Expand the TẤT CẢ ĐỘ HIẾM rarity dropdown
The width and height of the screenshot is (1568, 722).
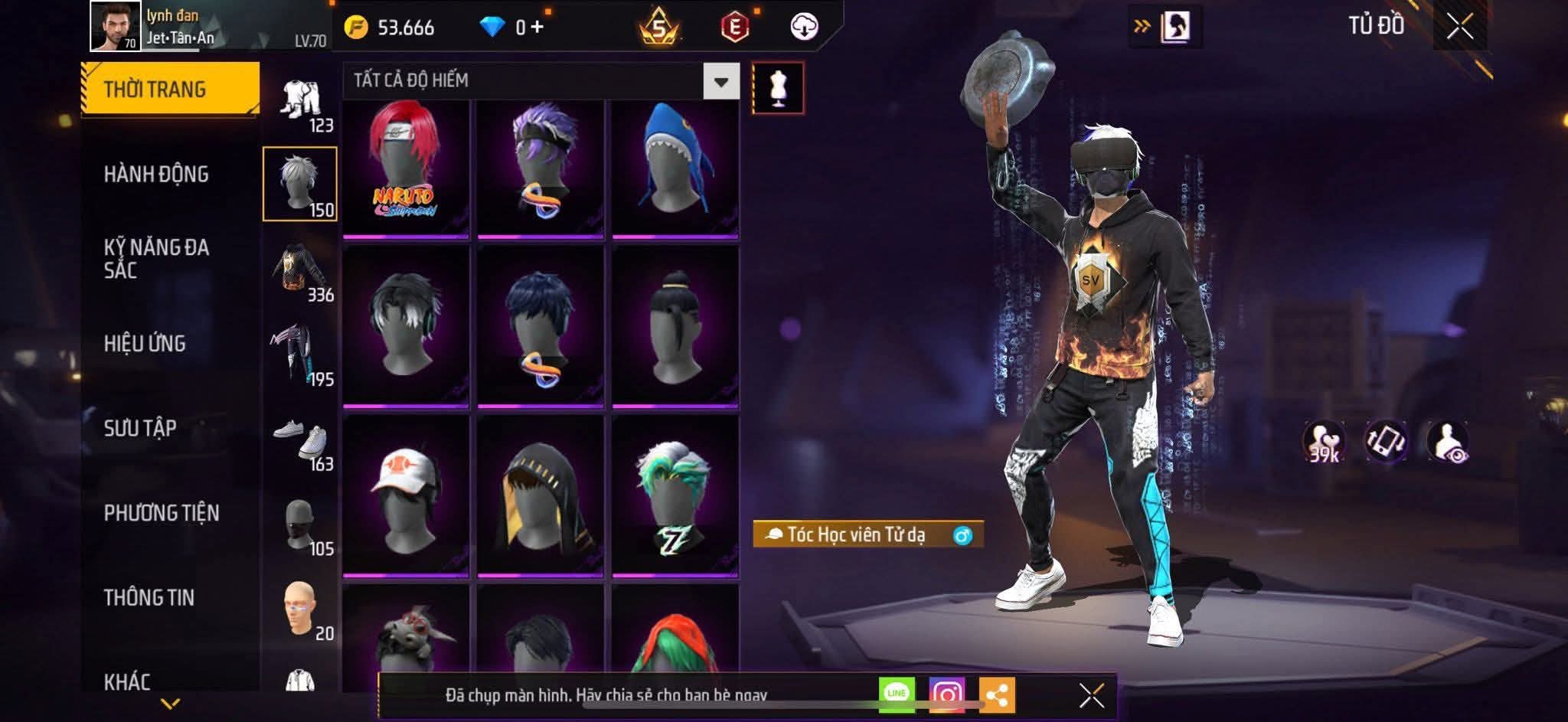click(720, 81)
